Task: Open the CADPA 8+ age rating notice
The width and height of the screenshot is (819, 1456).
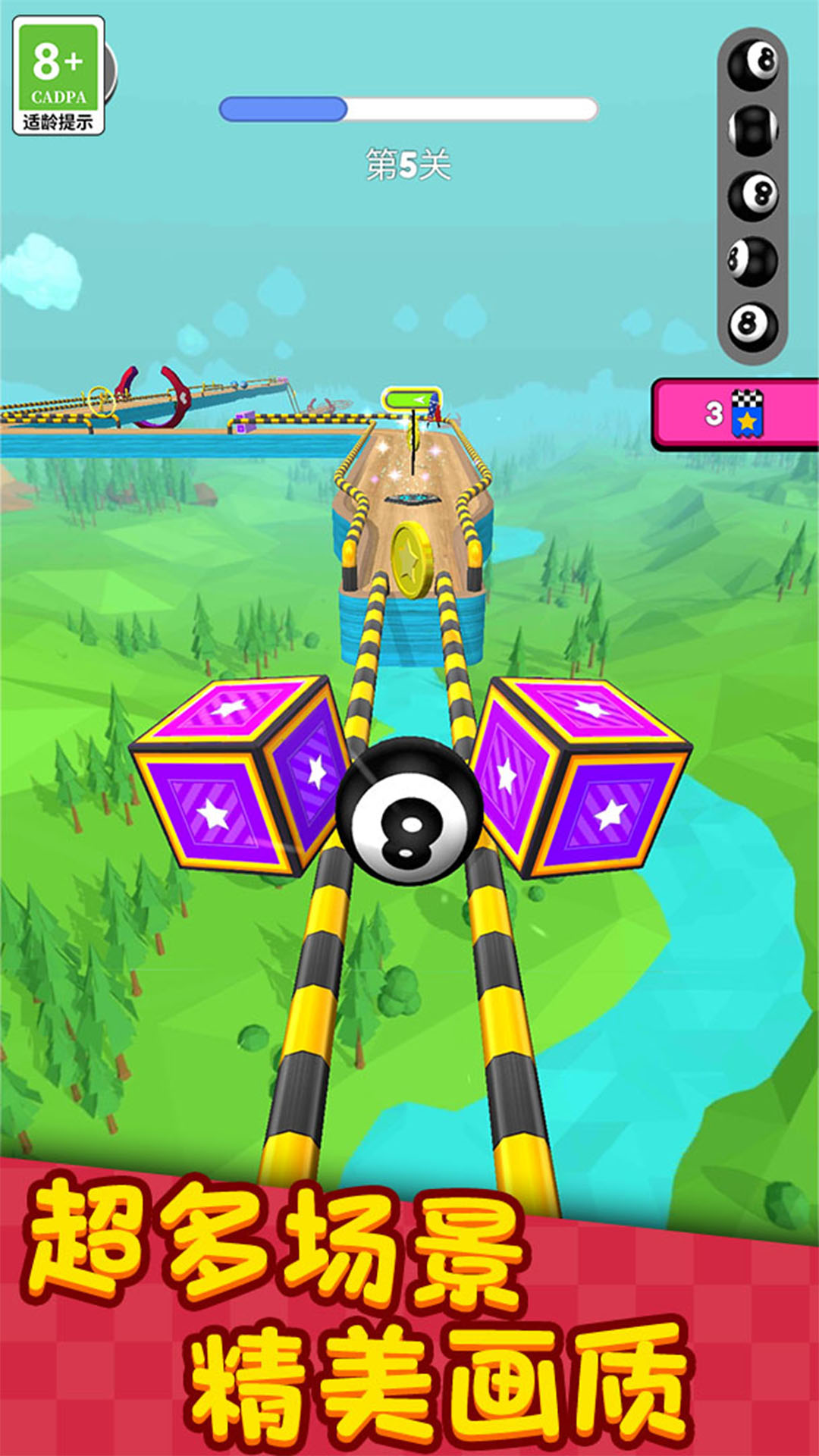Action: point(58,76)
